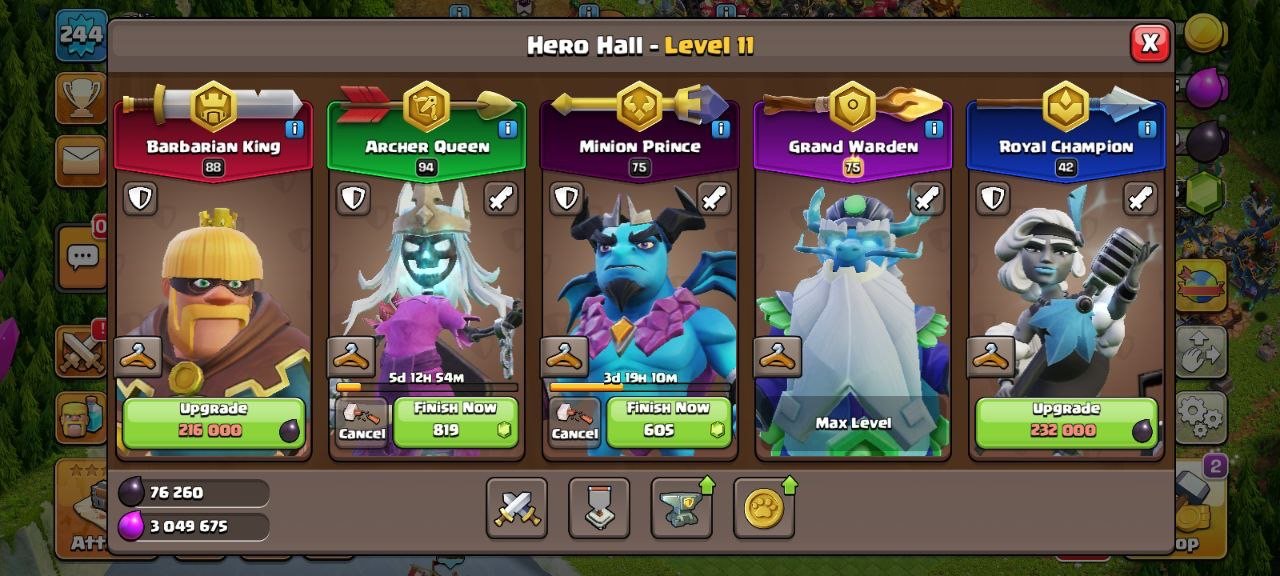This screenshot has width=1280, height=576.
Task: Select the crossed swords button at the bottom
Action: point(517,508)
